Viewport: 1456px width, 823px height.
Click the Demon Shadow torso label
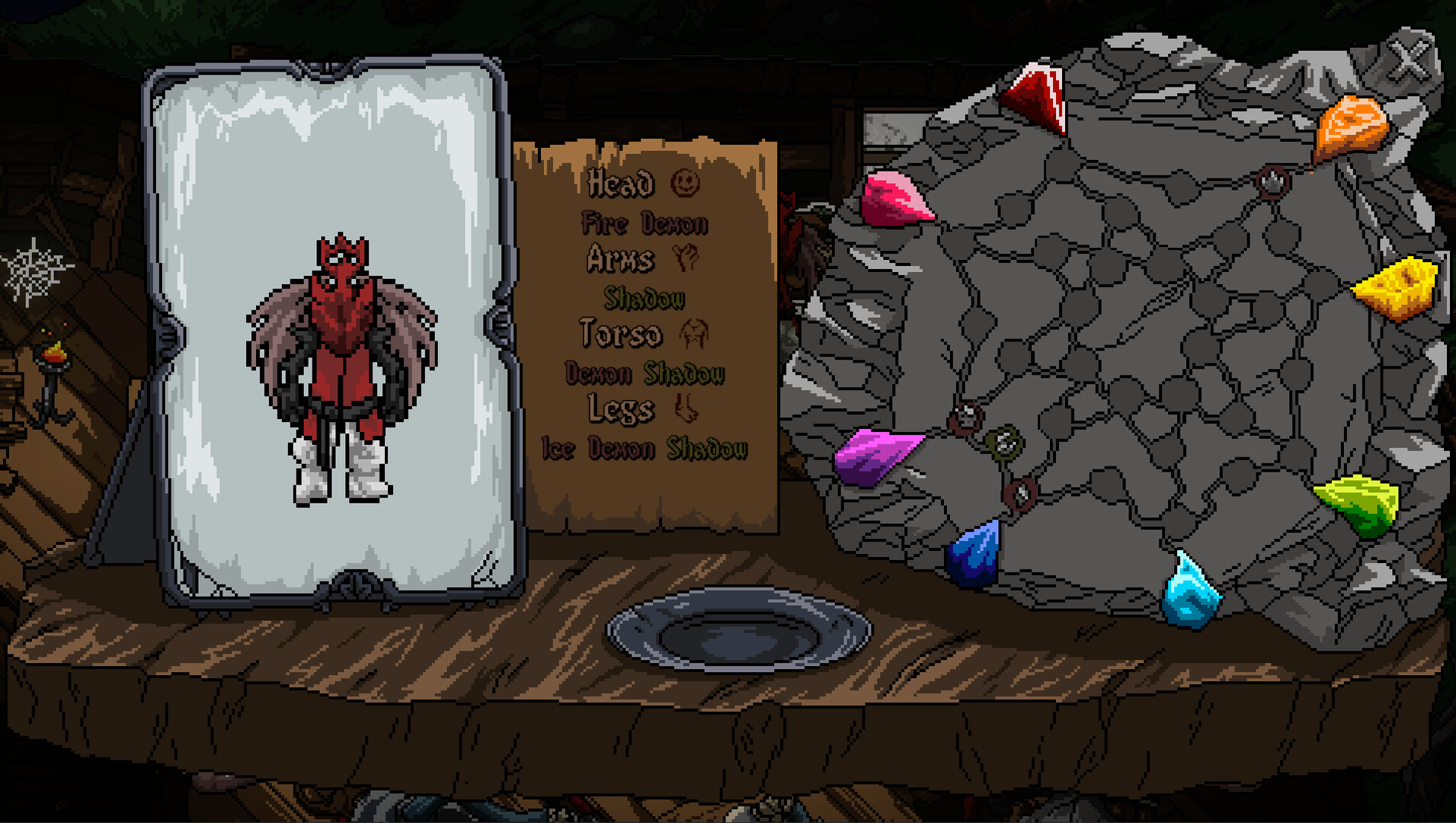(x=644, y=373)
